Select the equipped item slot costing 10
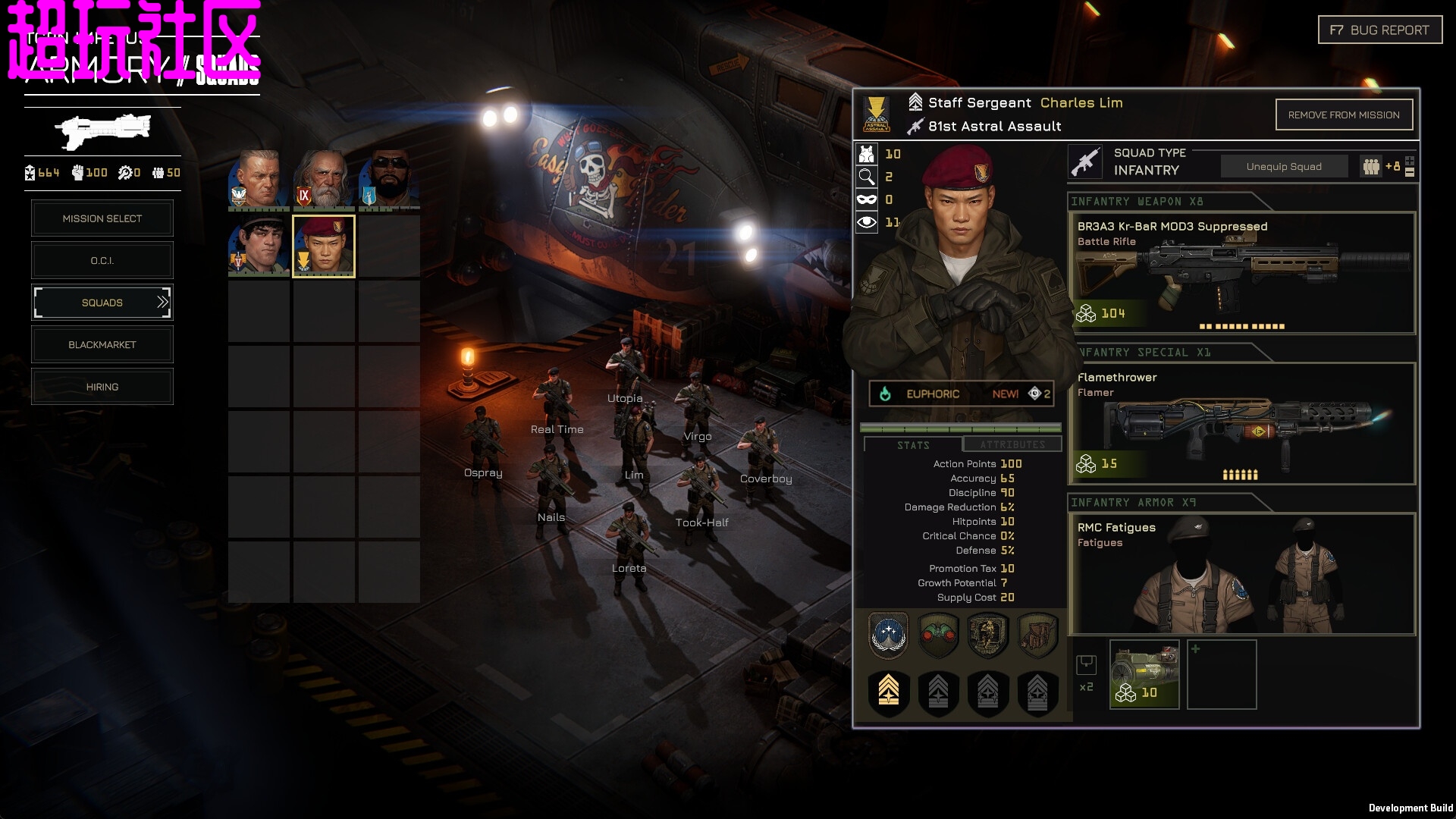 tap(1144, 674)
